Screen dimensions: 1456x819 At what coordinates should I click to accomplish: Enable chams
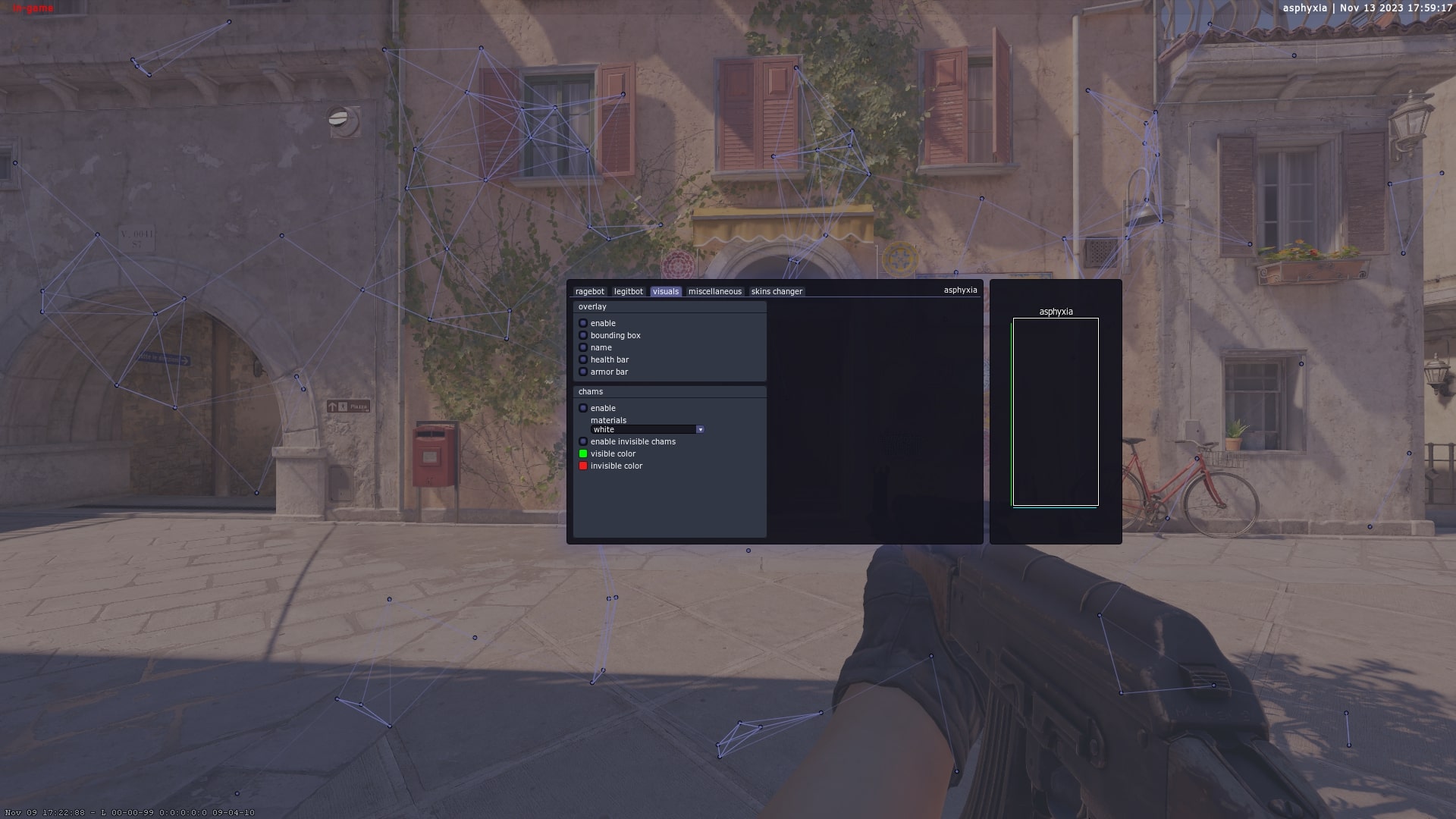coord(583,408)
